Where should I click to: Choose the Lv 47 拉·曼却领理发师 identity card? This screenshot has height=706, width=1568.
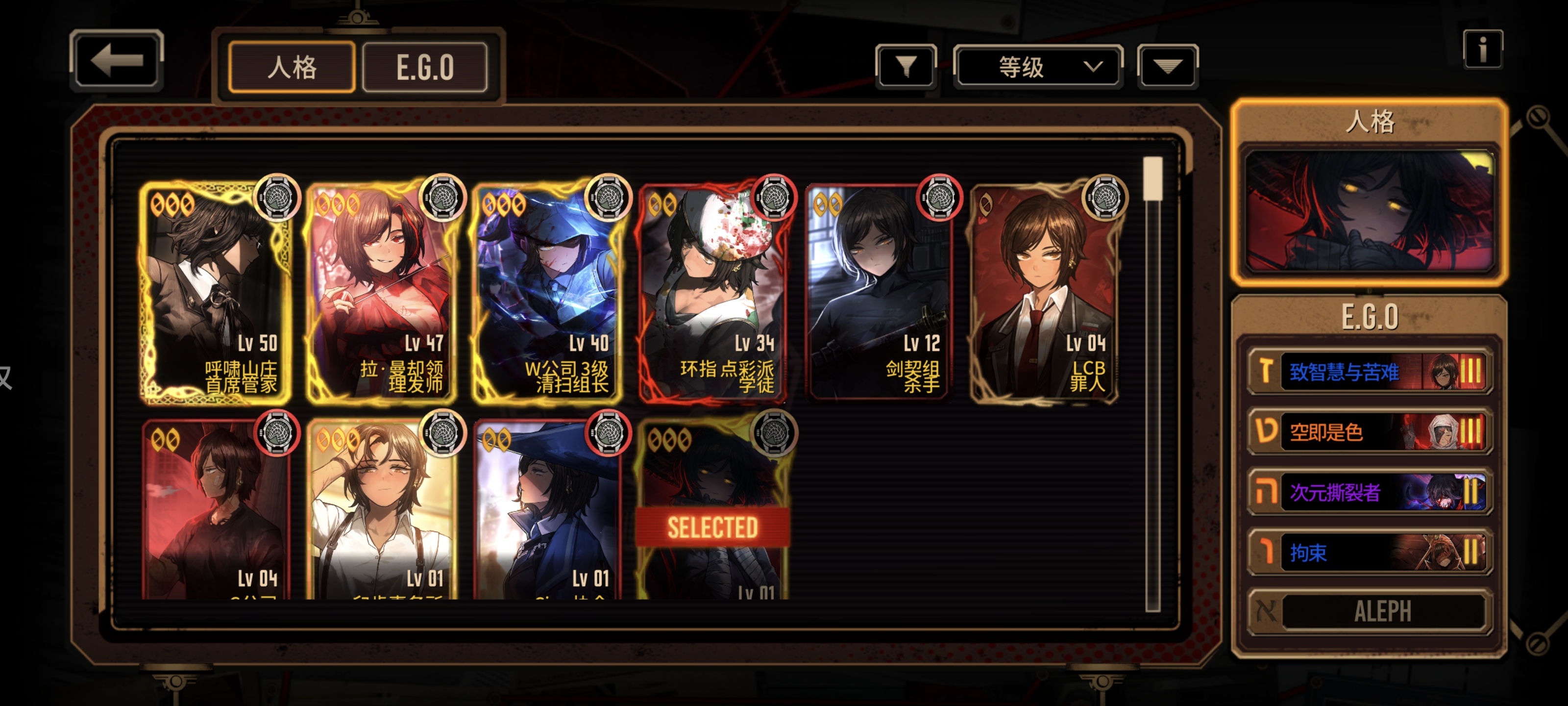[382, 292]
